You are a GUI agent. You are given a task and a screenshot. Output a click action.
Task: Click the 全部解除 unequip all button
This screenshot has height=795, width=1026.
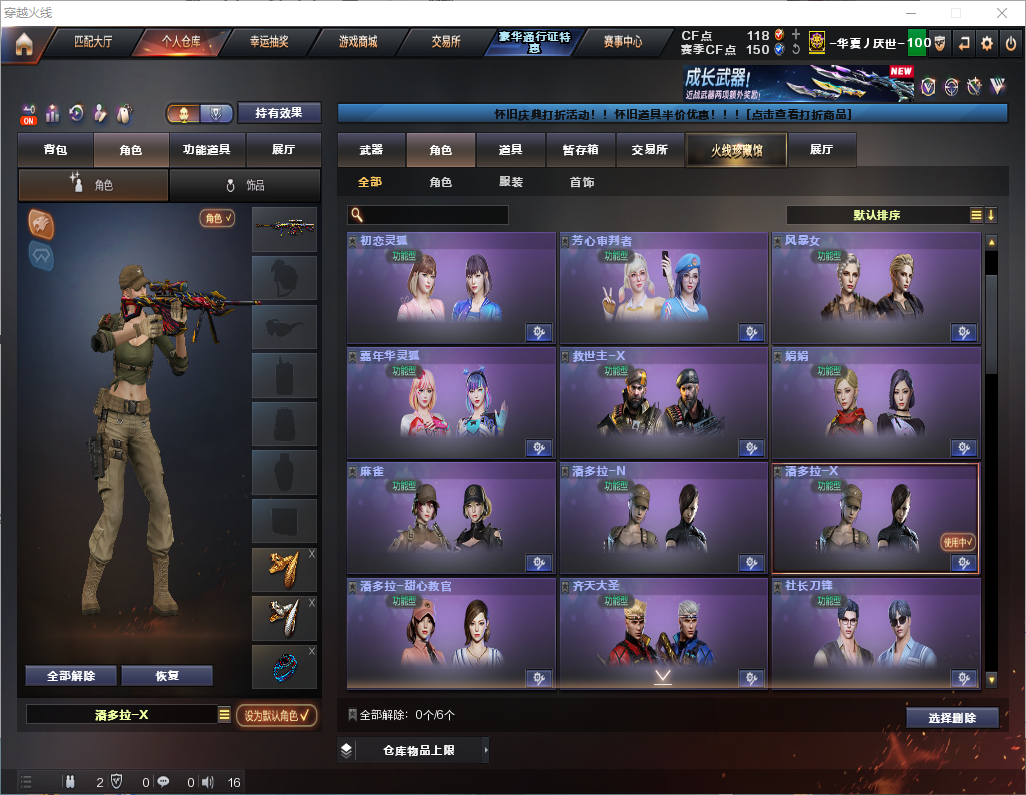71,676
